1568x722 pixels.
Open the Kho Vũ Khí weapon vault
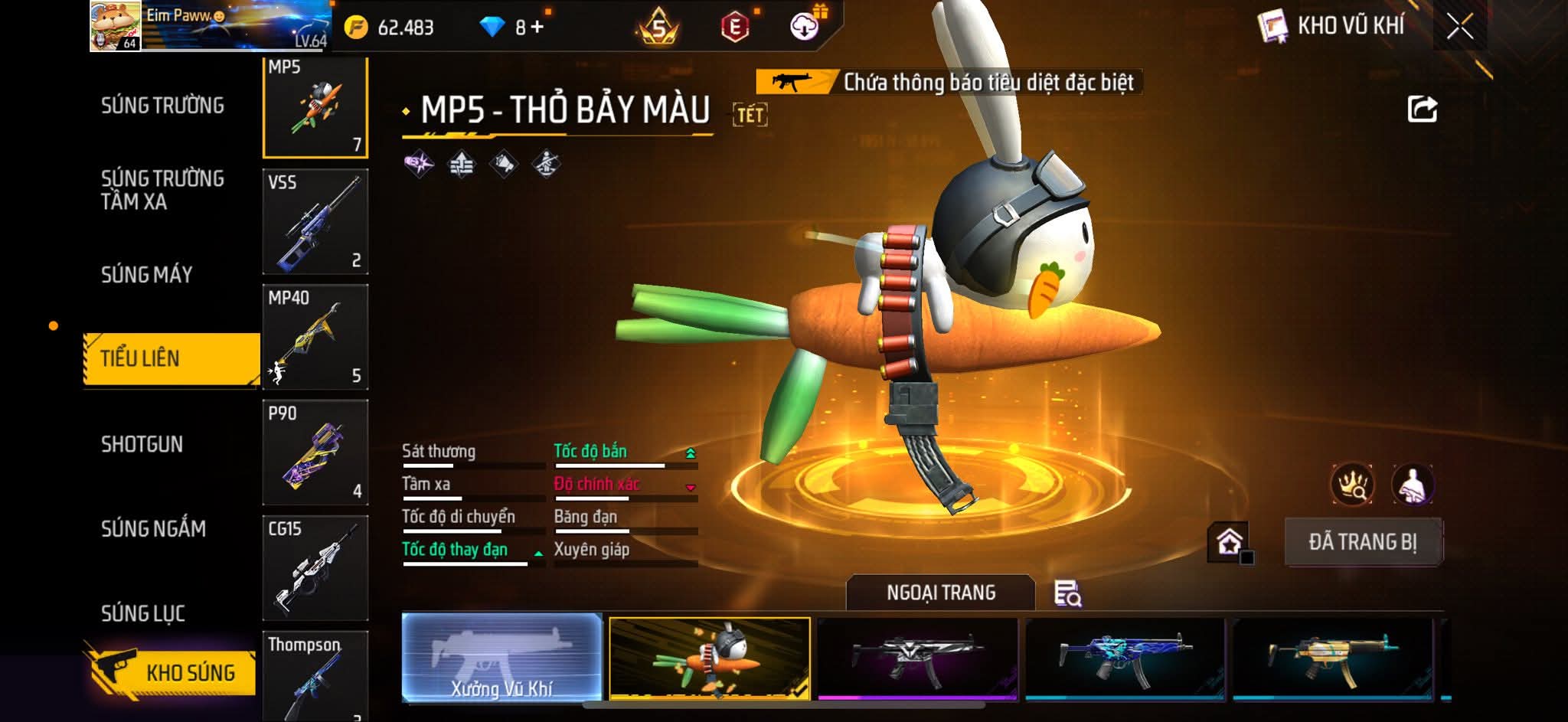(x=1332, y=27)
